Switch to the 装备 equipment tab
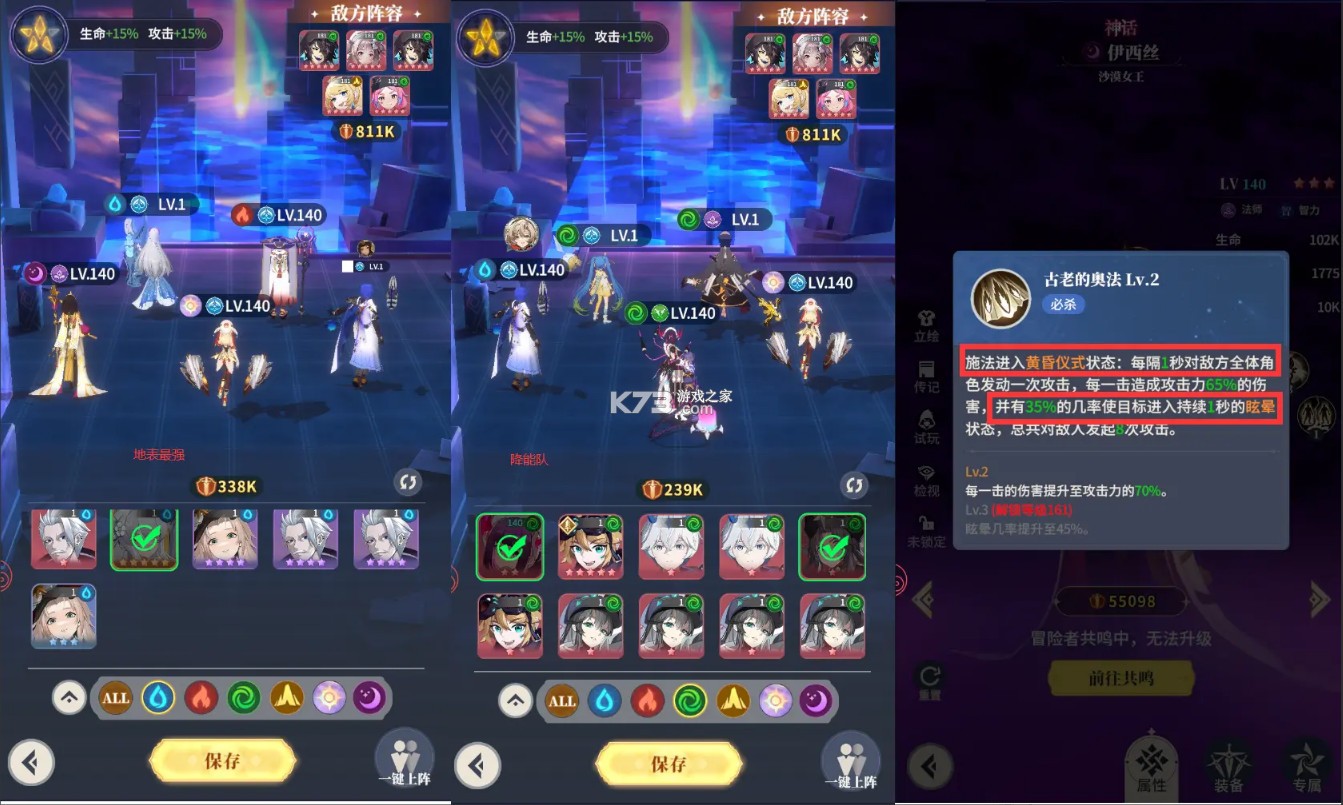The width and height of the screenshot is (1343, 805). pyautogui.click(x=1228, y=765)
